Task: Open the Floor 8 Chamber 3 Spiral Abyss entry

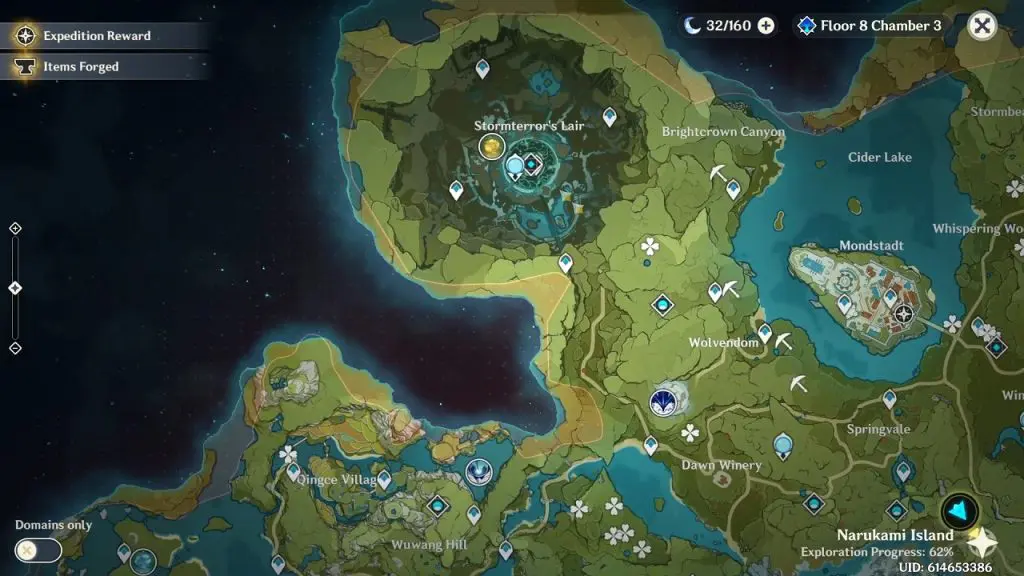Action: 869,26
